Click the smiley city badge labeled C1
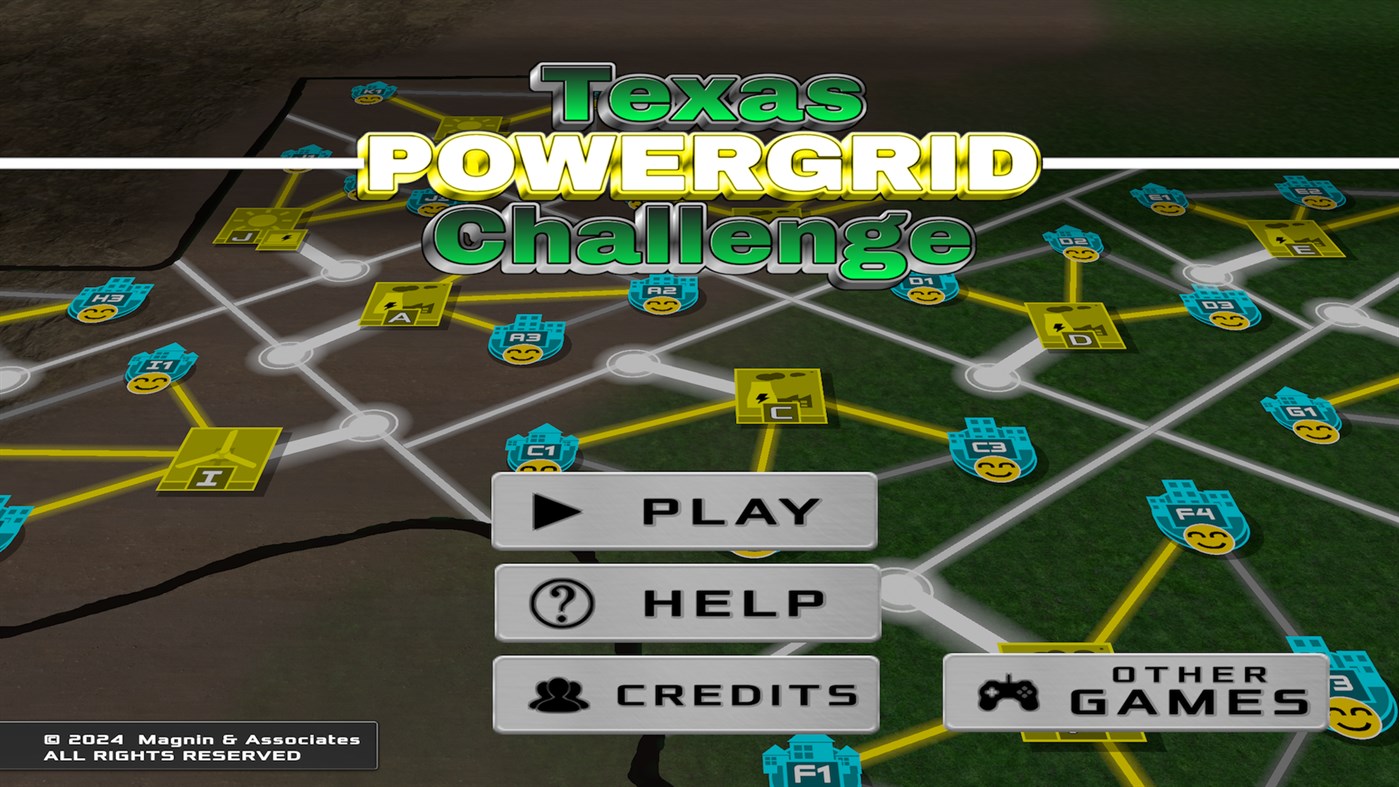 tap(541, 452)
